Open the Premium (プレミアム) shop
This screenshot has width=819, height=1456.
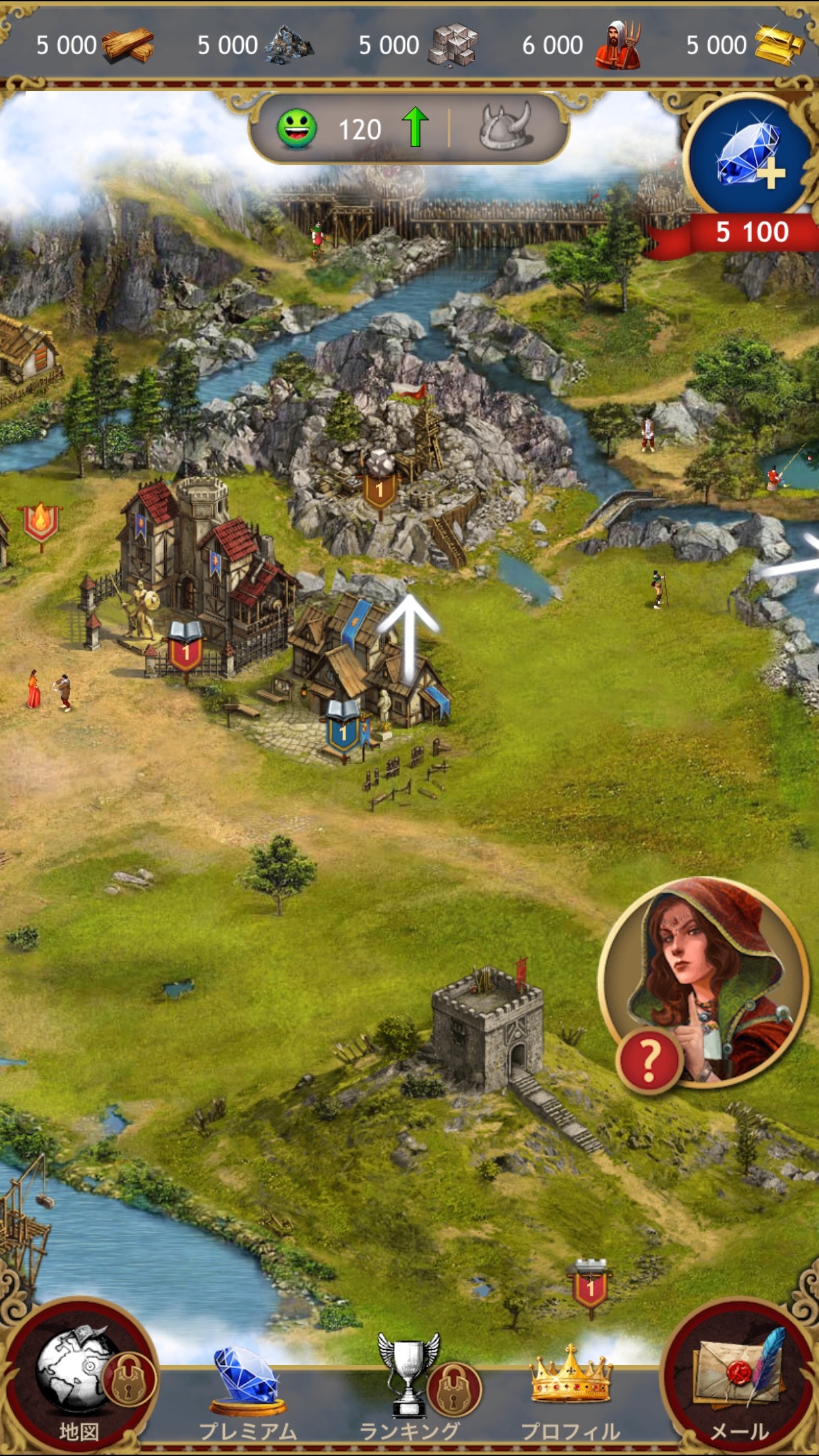tap(247, 1385)
